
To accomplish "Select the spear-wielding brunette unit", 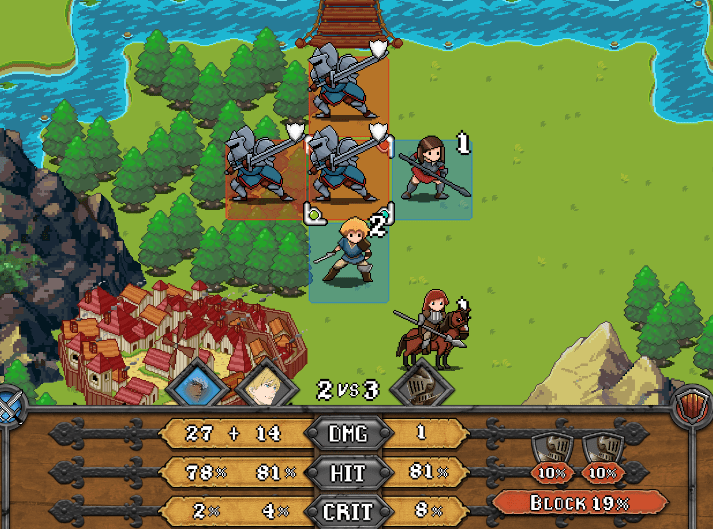I will [x=430, y=170].
